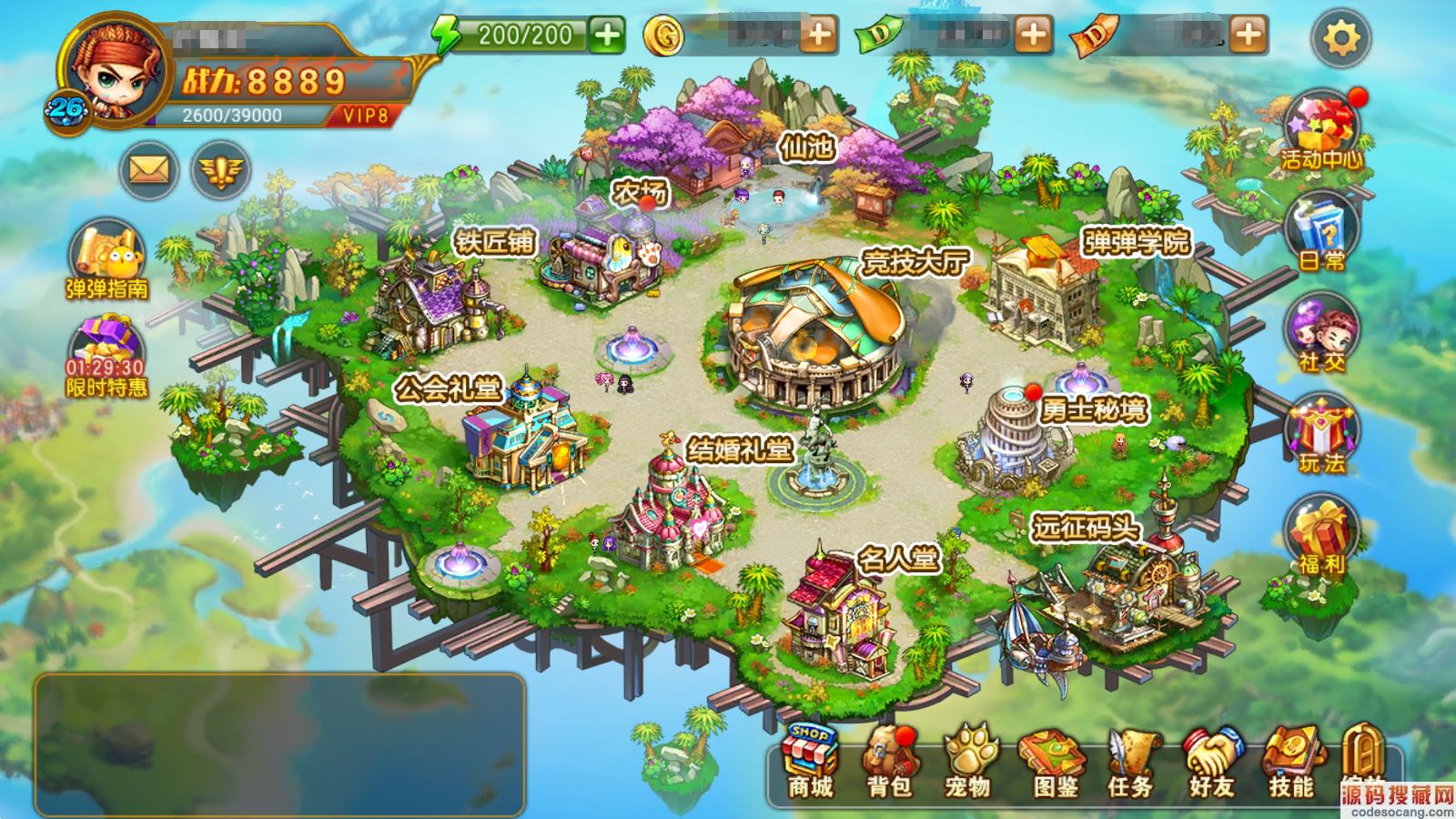Open the mail envelope icon
1456x819 pixels.
click(x=148, y=169)
